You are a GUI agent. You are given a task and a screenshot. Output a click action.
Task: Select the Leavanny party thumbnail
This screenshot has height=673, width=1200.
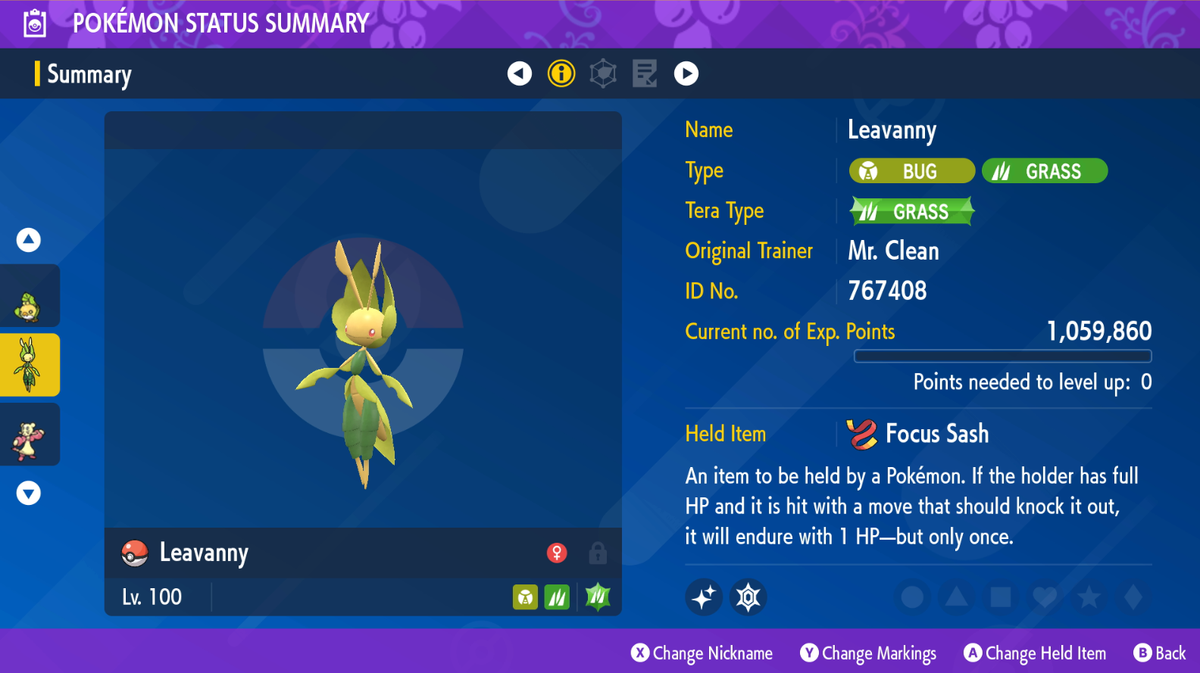pos(29,365)
